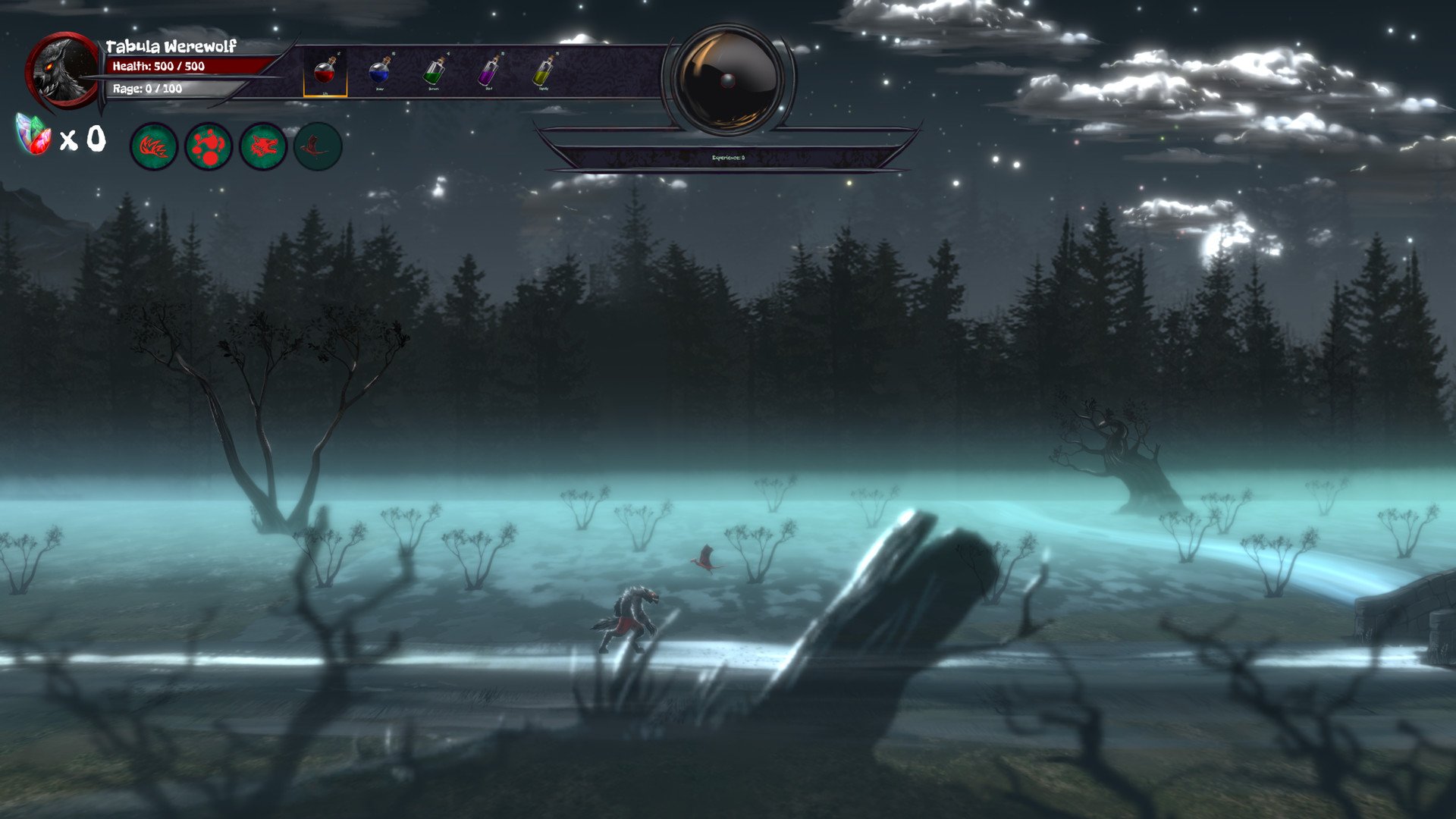Pick the purple potion bottle
The height and width of the screenshot is (819, 1456).
pos(490,72)
